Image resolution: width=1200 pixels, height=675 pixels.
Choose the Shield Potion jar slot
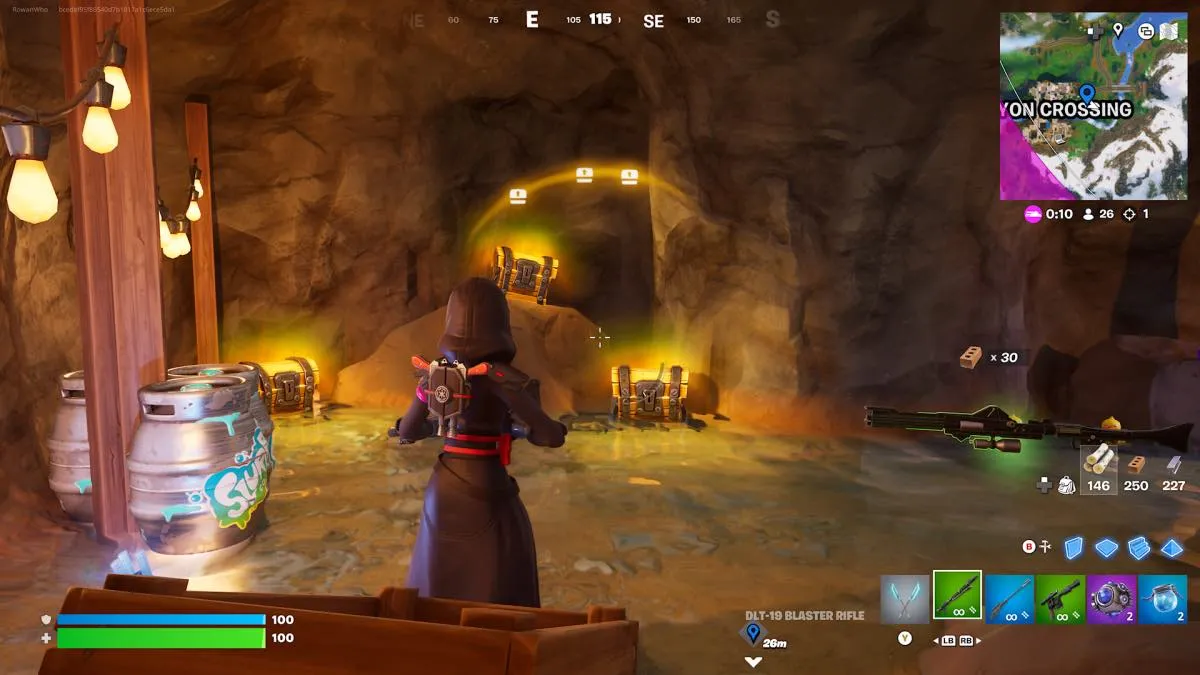[x=1162, y=598]
